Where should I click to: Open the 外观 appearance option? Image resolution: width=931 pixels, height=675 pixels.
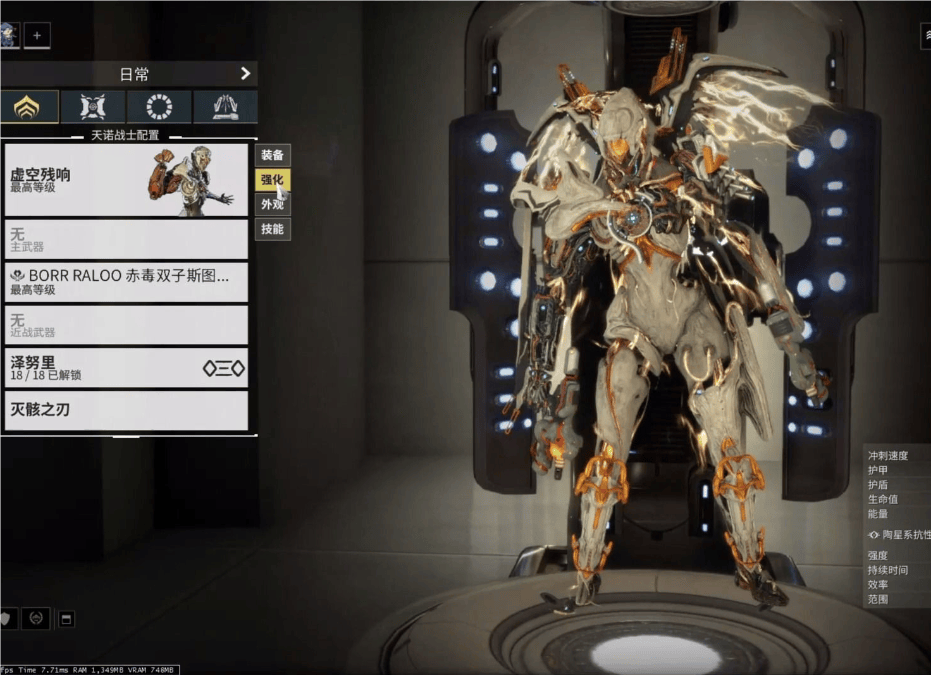[x=272, y=204]
